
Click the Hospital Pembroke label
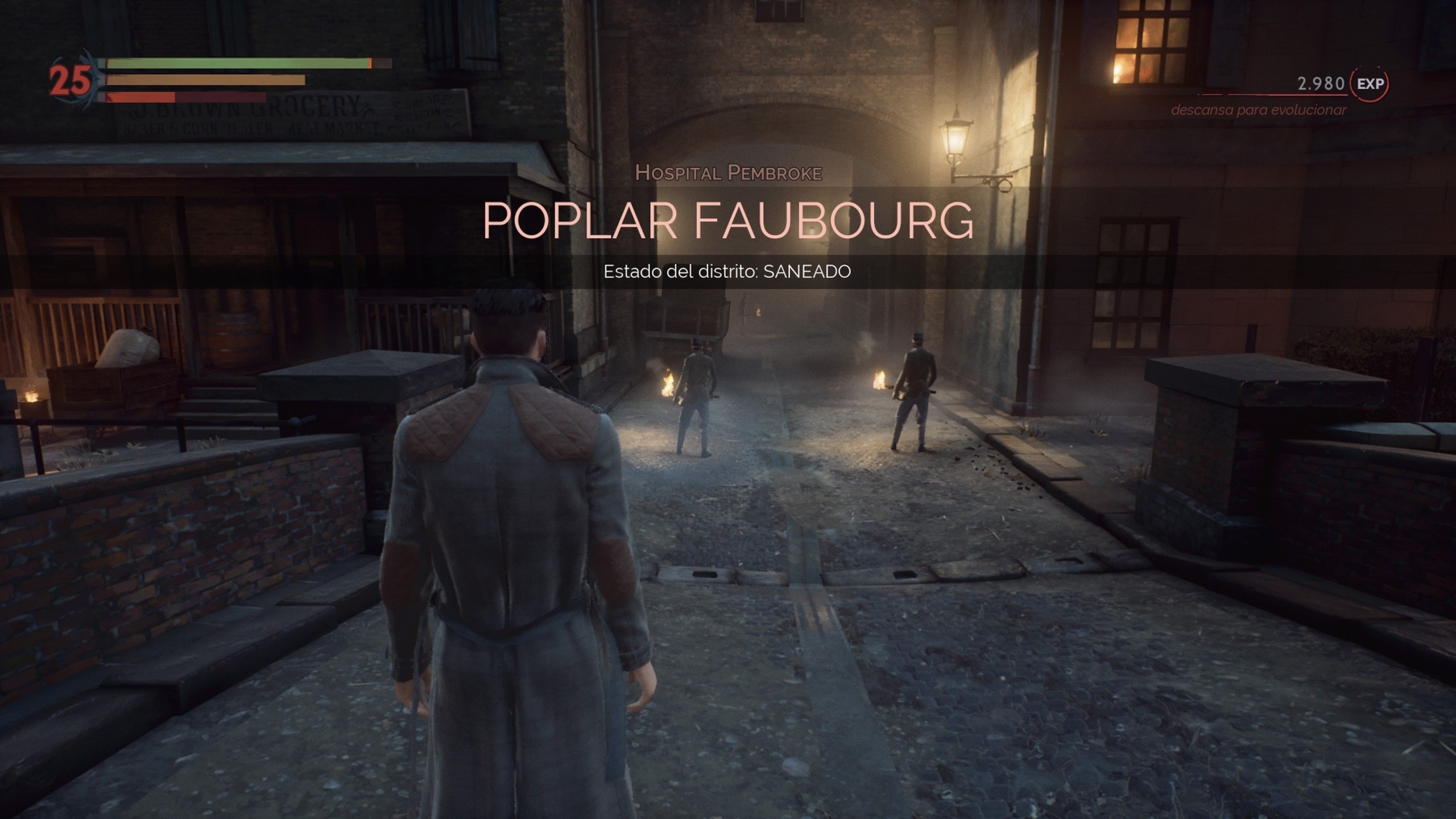click(x=730, y=172)
